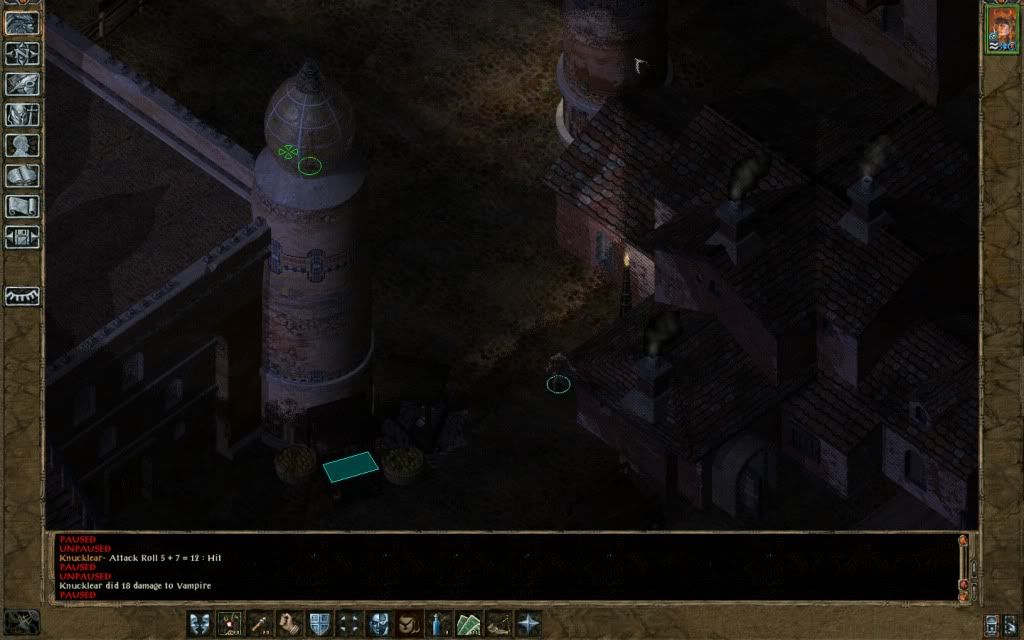Open the mage spellbook
The image size is (1024, 640).
(x=22, y=177)
